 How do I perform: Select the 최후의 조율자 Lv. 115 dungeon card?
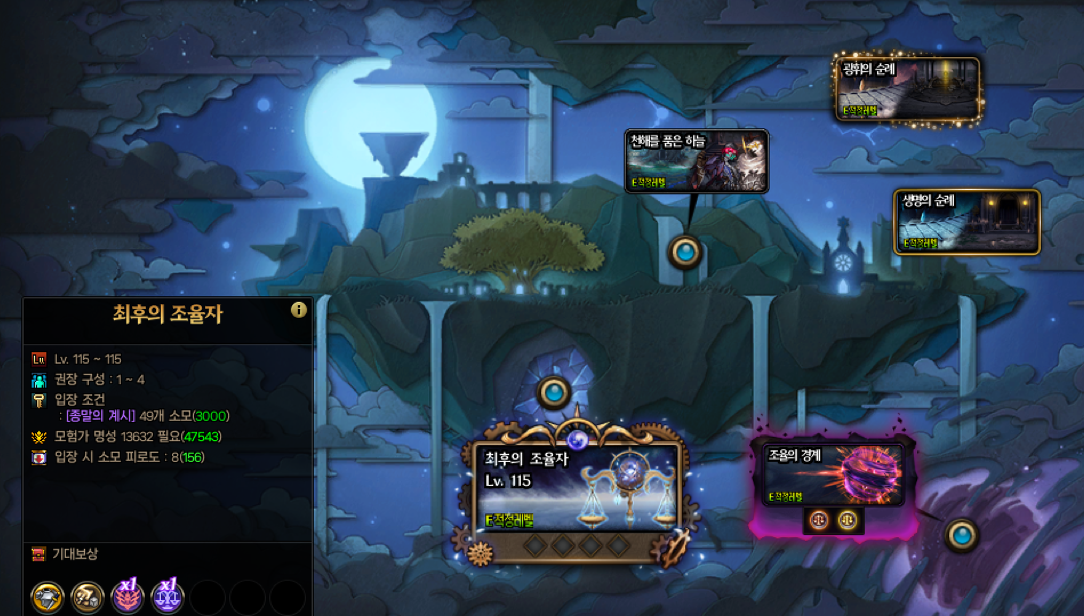[578, 489]
